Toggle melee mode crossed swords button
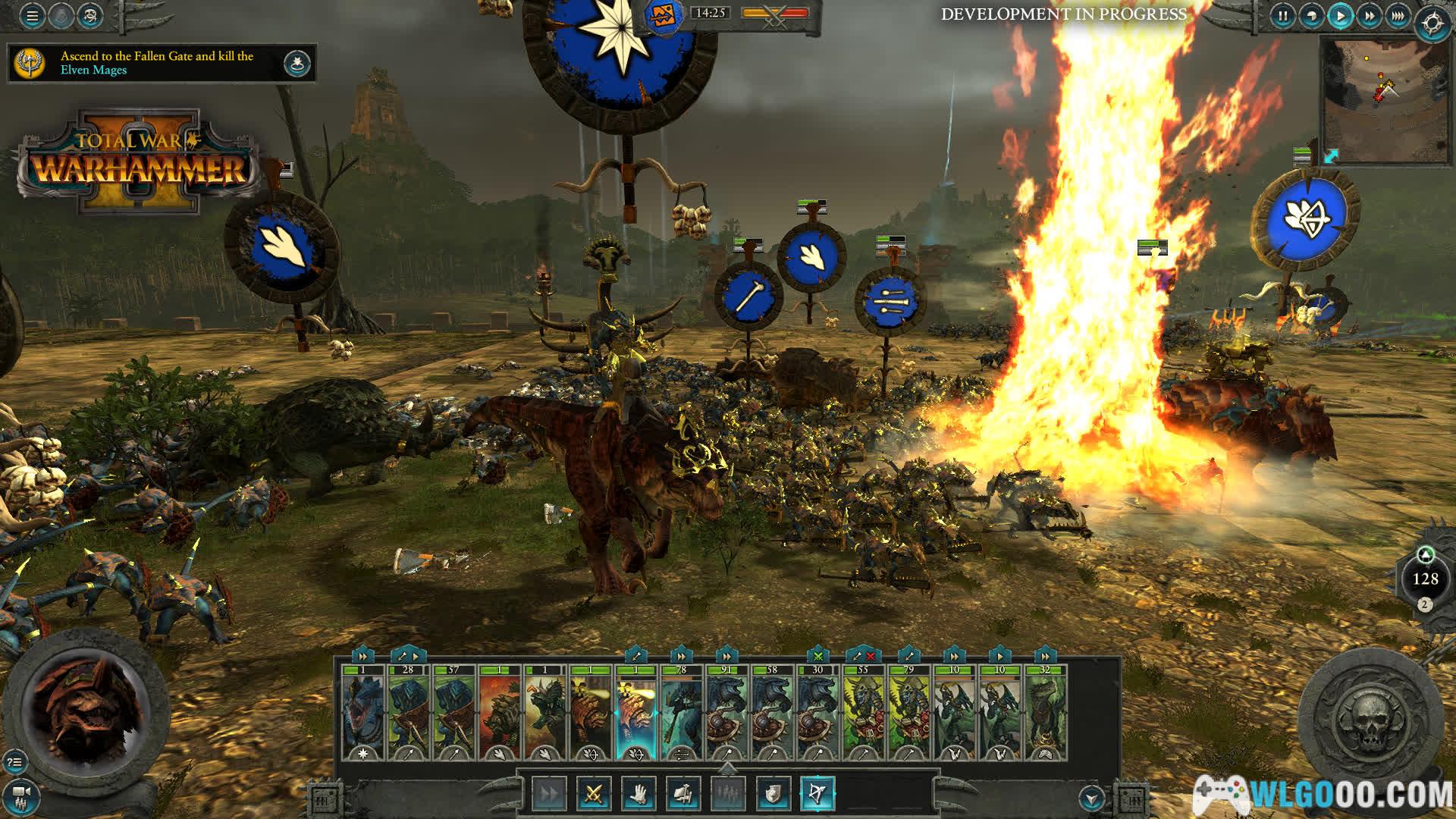 pos(594,794)
